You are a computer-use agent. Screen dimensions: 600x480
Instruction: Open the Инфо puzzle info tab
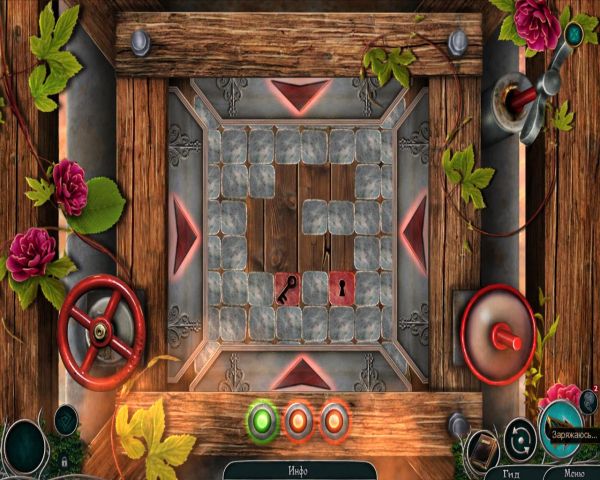pyautogui.click(x=299, y=470)
